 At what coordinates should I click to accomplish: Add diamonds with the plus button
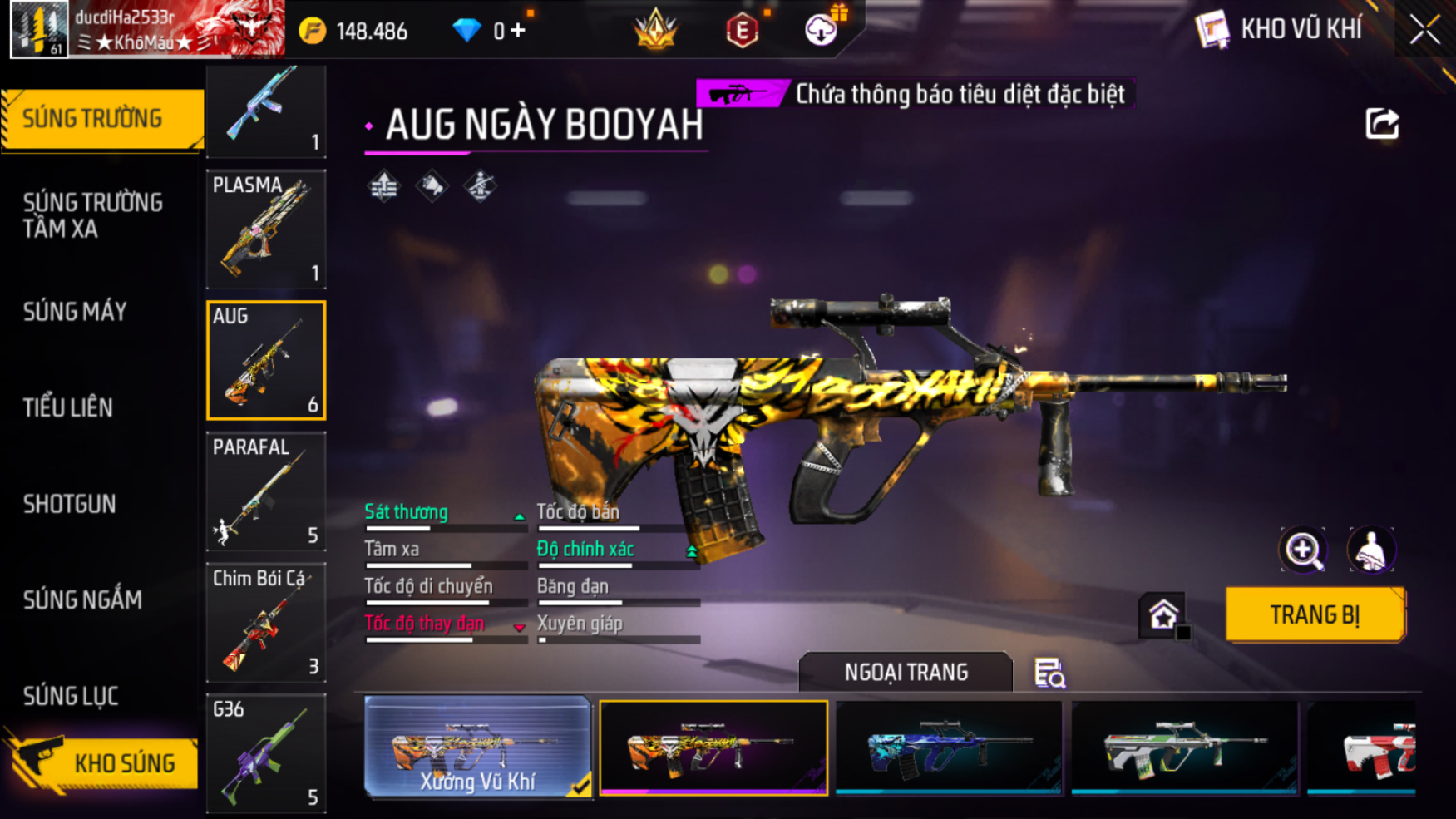pos(518,31)
